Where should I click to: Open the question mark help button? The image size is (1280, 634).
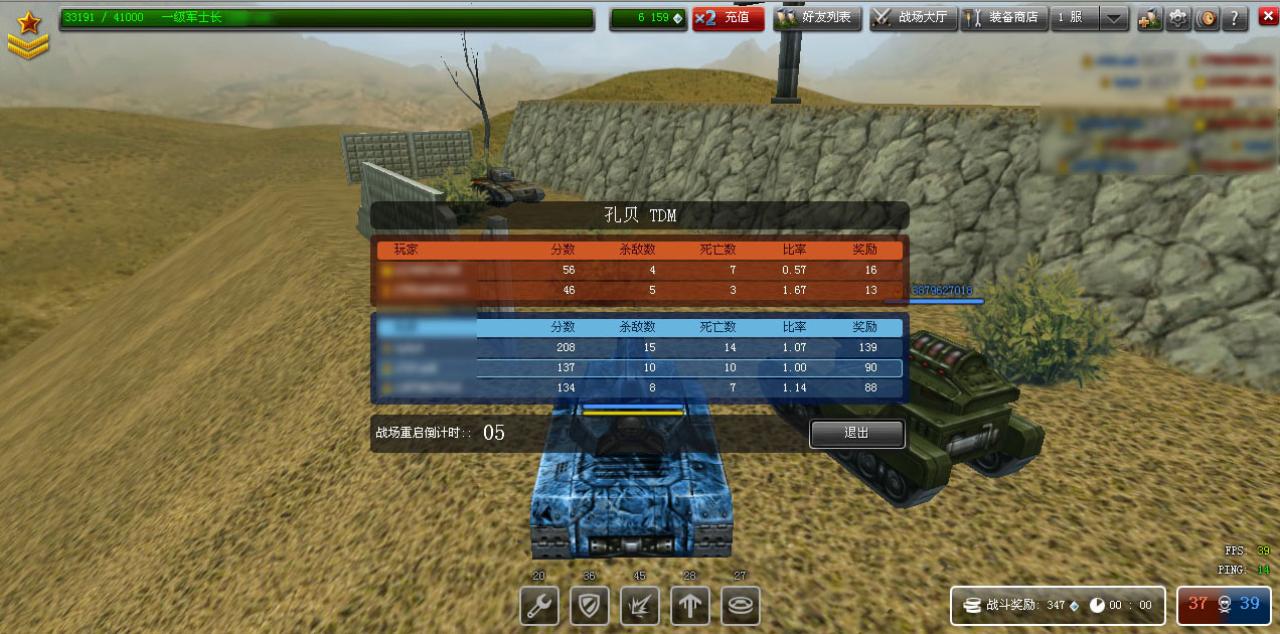(x=1235, y=18)
